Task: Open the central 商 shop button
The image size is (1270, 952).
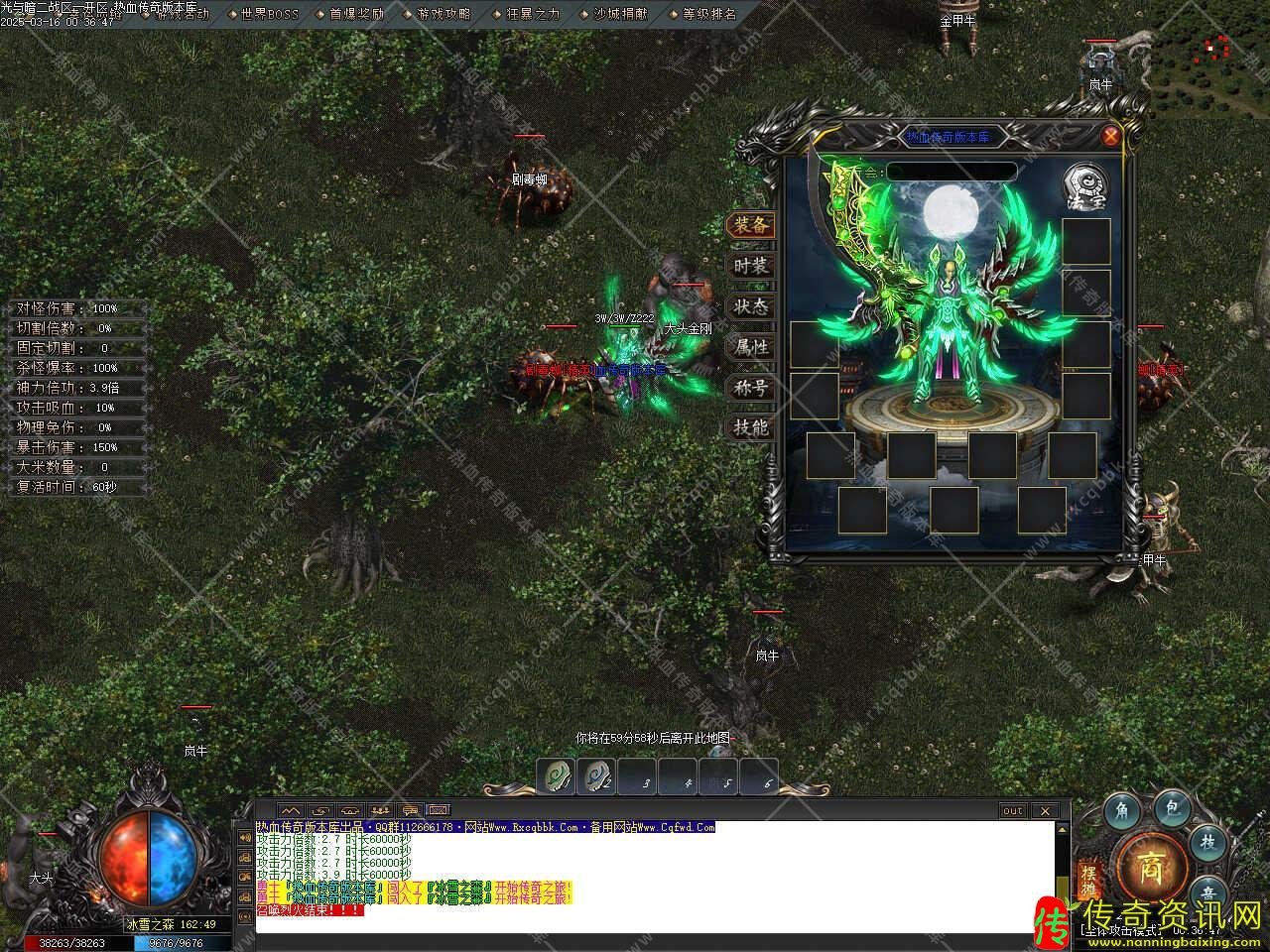Action: pyautogui.click(x=1152, y=865)
